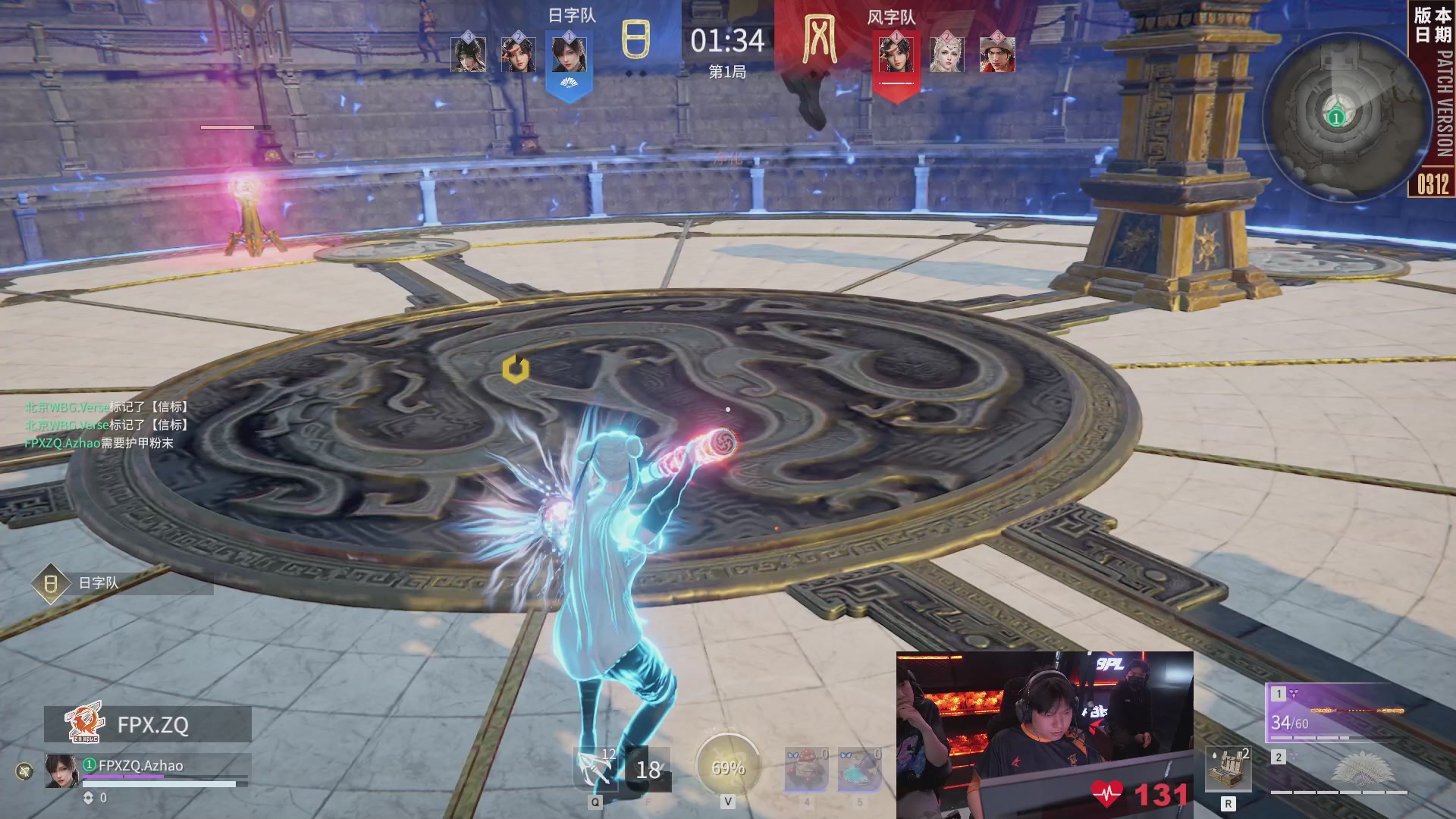Image resolution: width=1456 pixels, height=819 pixels.
Task: View red team's hat-wearing player 3 portrait
Action: 997,55
